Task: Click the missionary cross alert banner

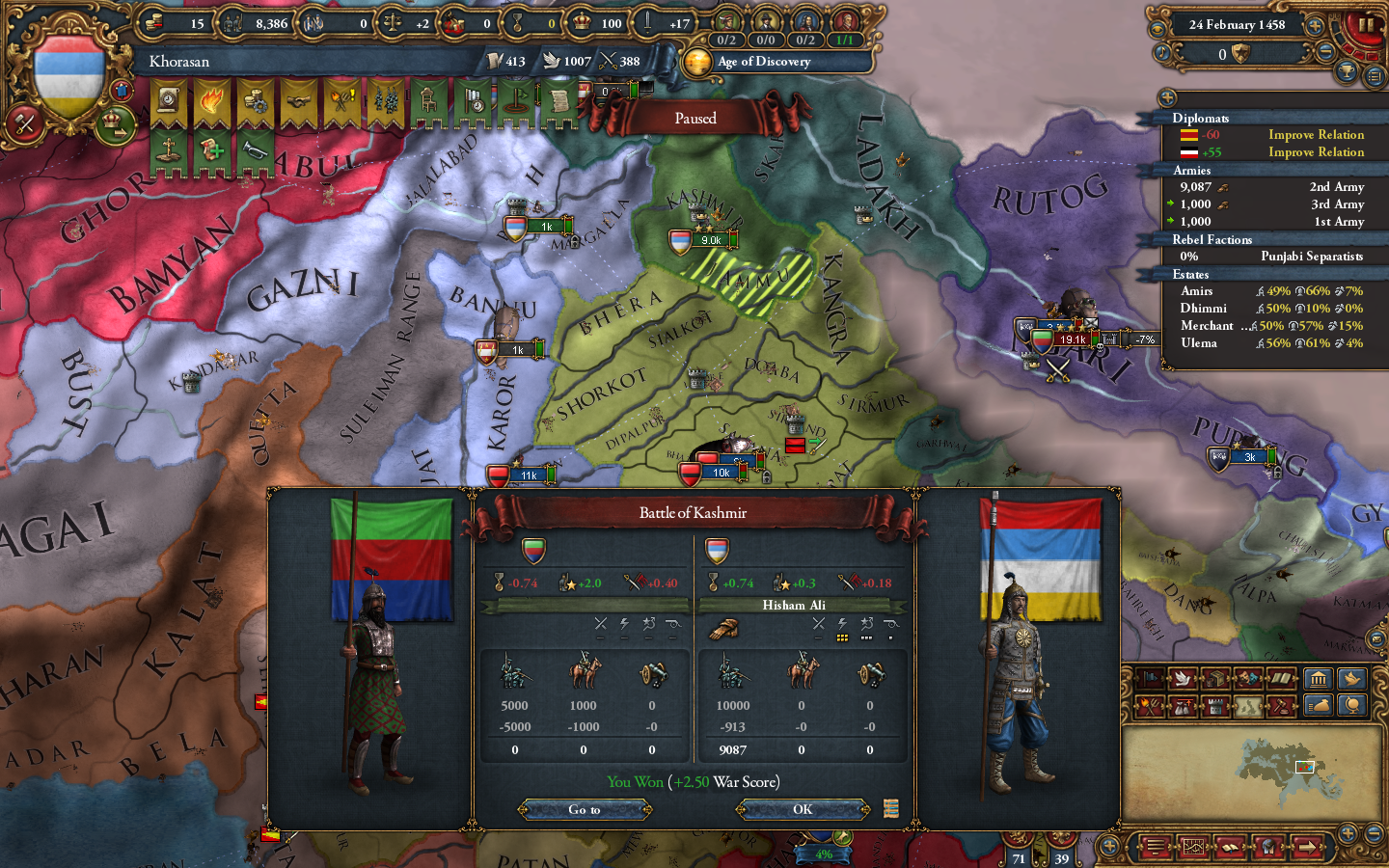Action: click(167, 149)
